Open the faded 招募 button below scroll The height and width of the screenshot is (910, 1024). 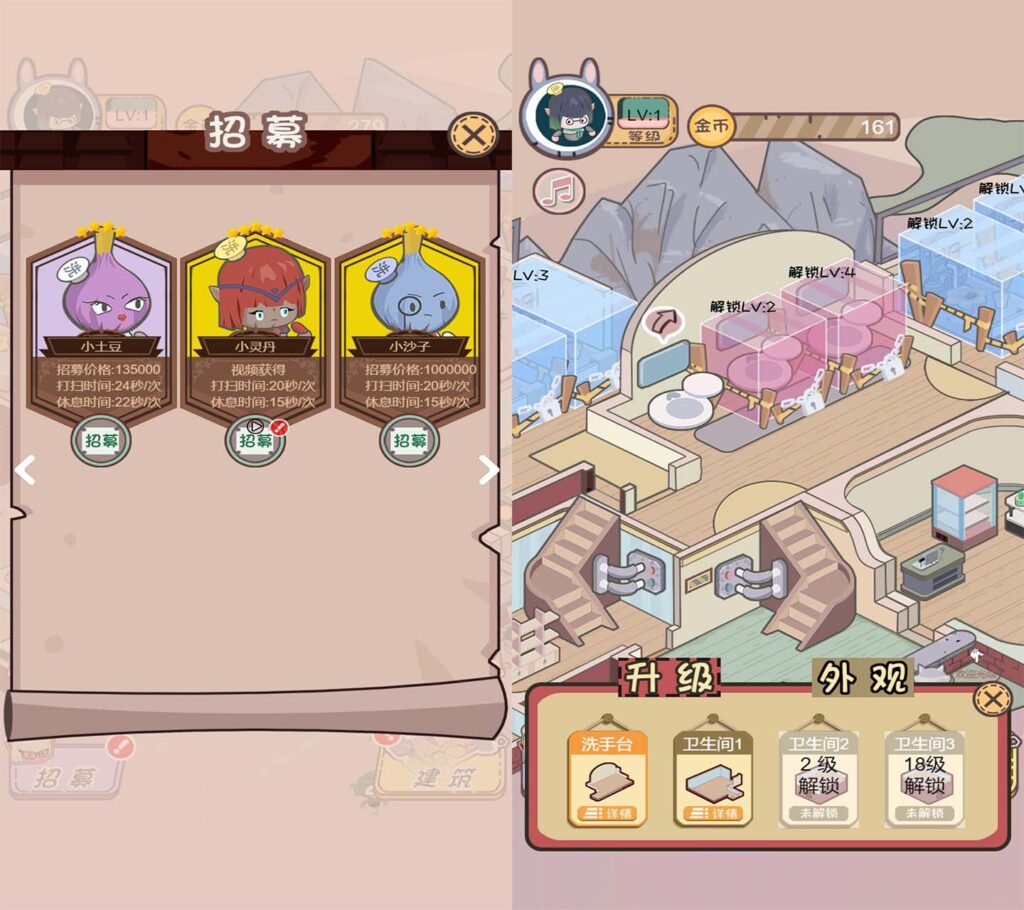70,774
